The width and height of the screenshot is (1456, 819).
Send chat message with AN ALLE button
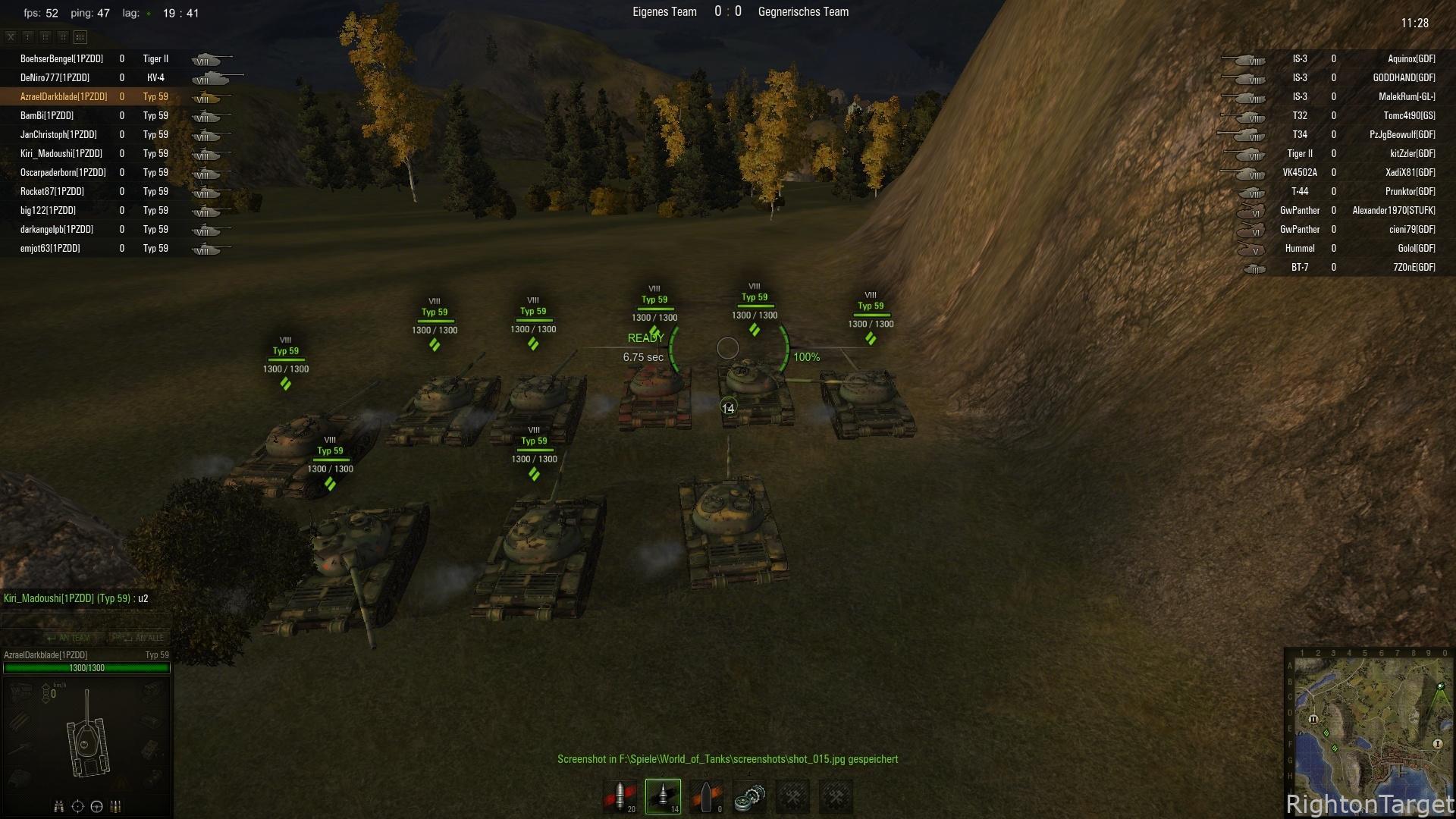click(x=138, y=638)
